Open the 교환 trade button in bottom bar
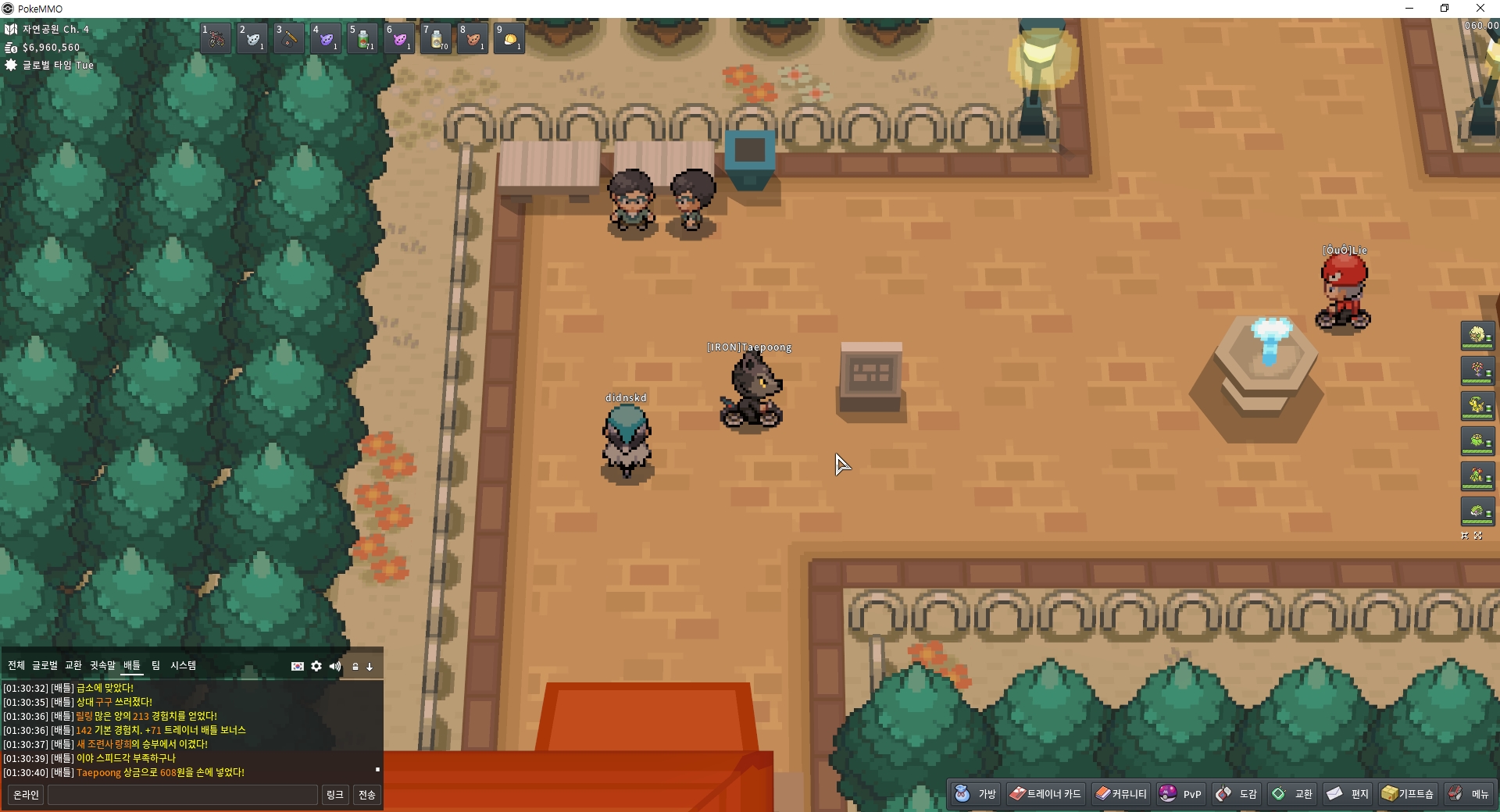The width and height of the screenshot is (1500, 812). click(1292, 794)
